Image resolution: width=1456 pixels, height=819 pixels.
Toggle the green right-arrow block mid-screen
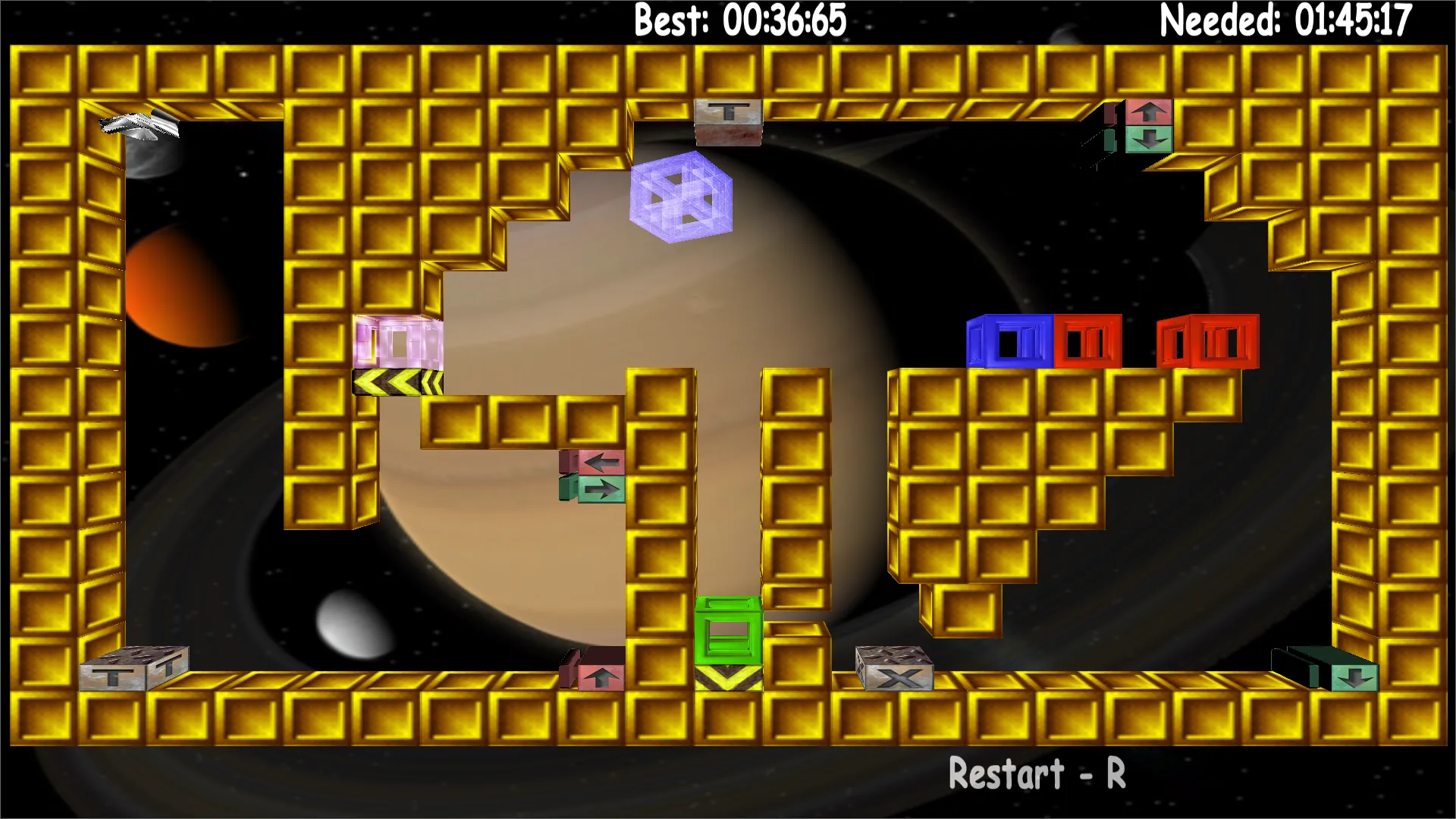point(603,489)
